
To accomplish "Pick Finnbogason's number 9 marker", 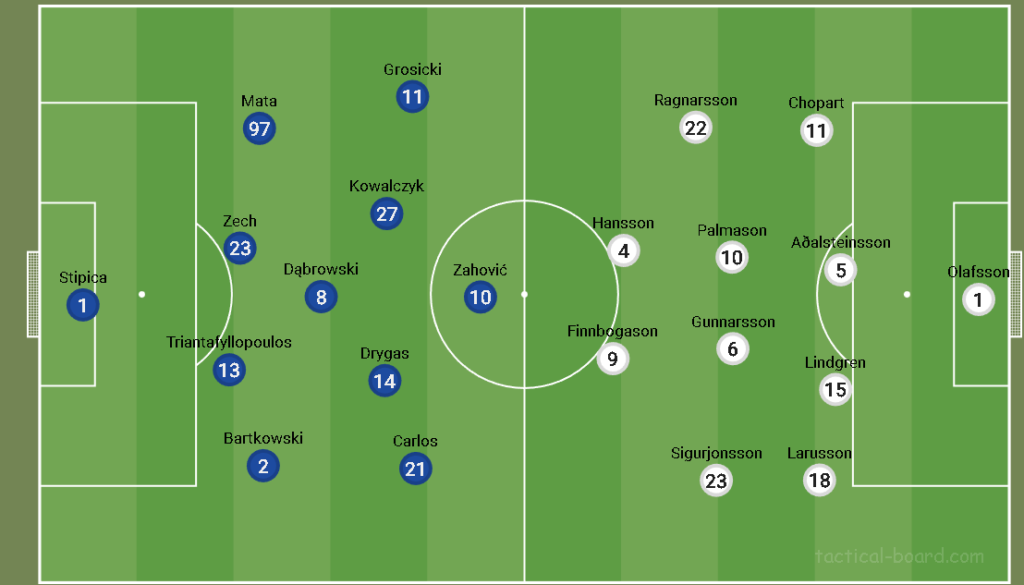I will click(612, 358).
